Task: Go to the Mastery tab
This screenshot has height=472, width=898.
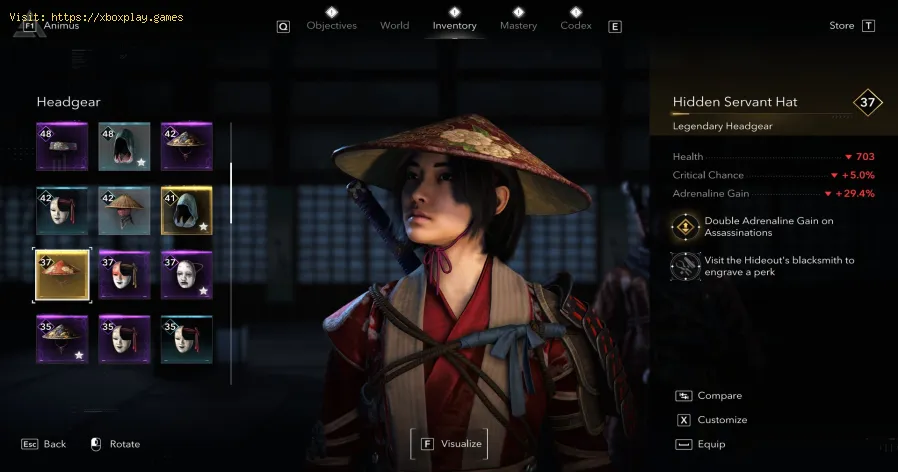Action: 518,25
